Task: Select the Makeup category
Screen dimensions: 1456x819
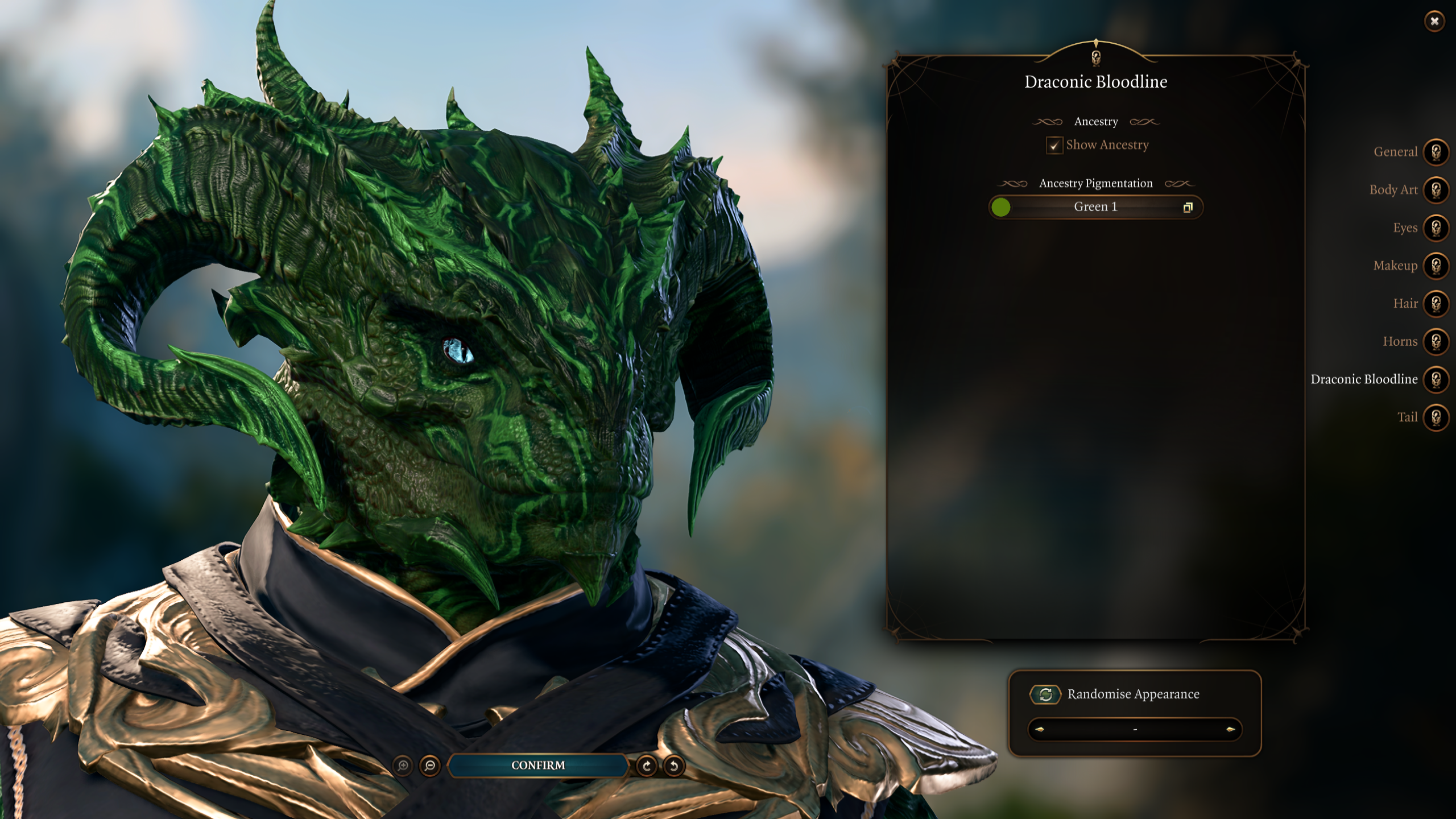Action: (1436, 266)
